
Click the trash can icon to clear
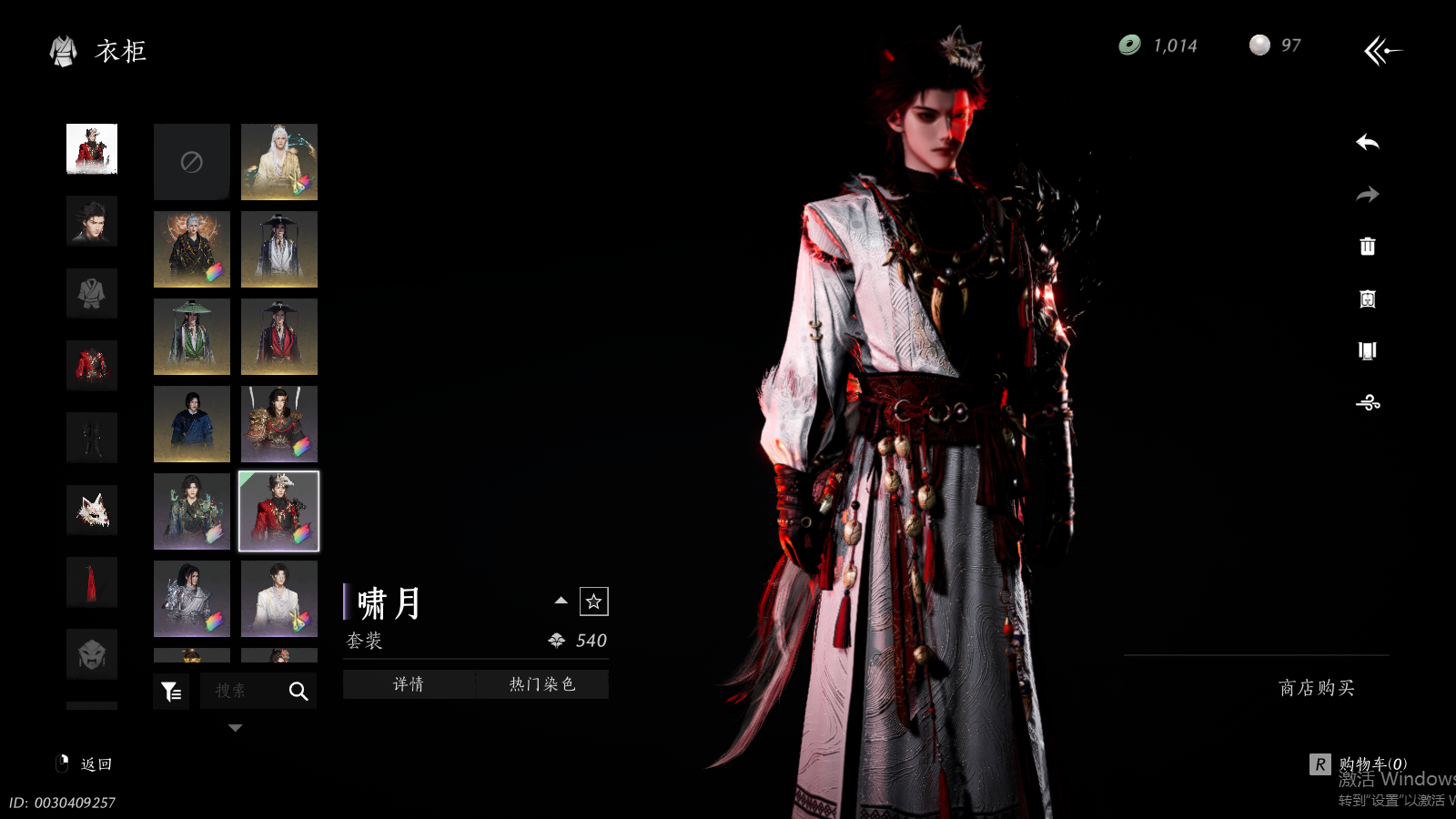tap(1367, 247)
